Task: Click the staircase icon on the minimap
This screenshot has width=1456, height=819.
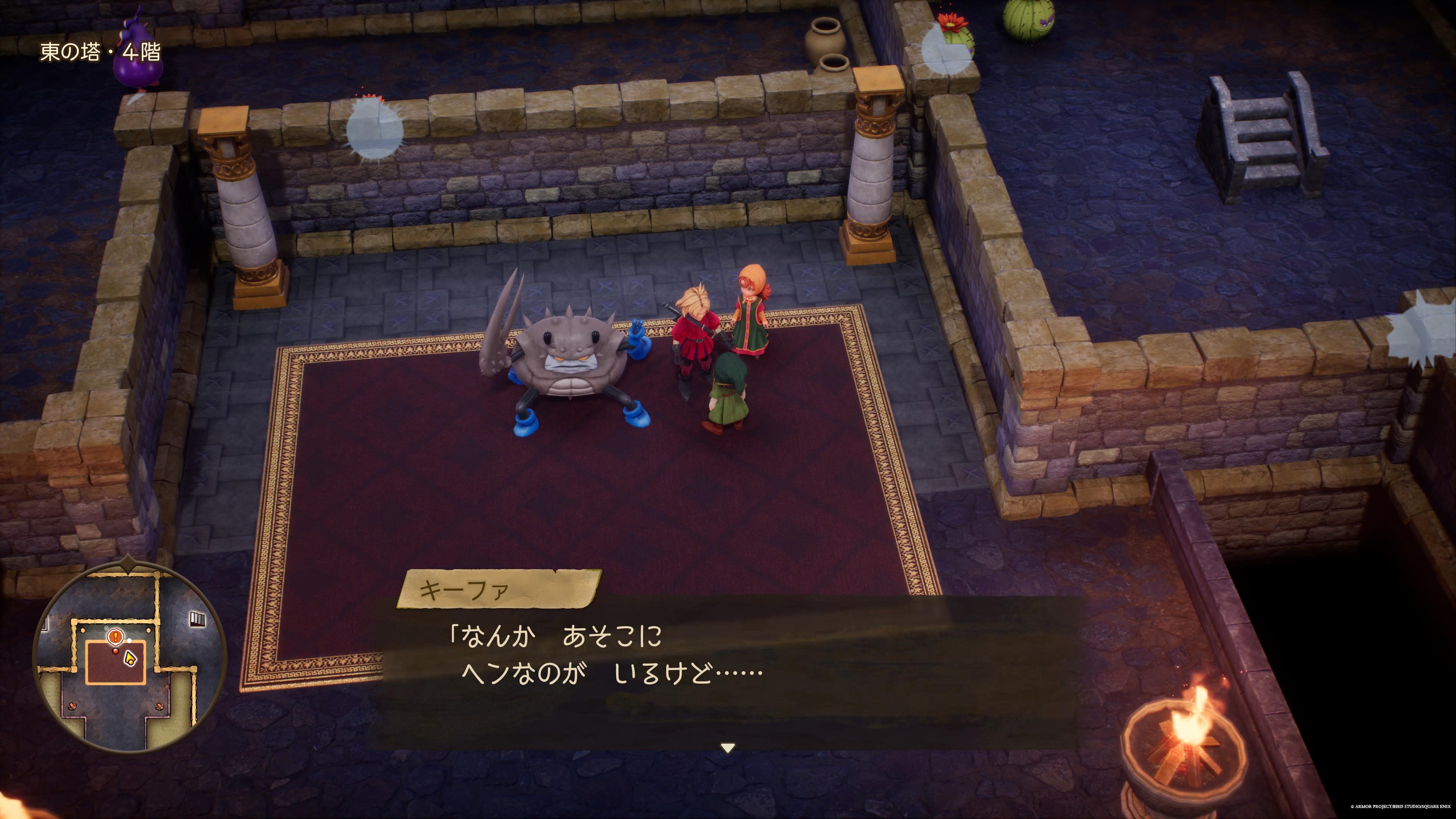Action: (198, 619)
